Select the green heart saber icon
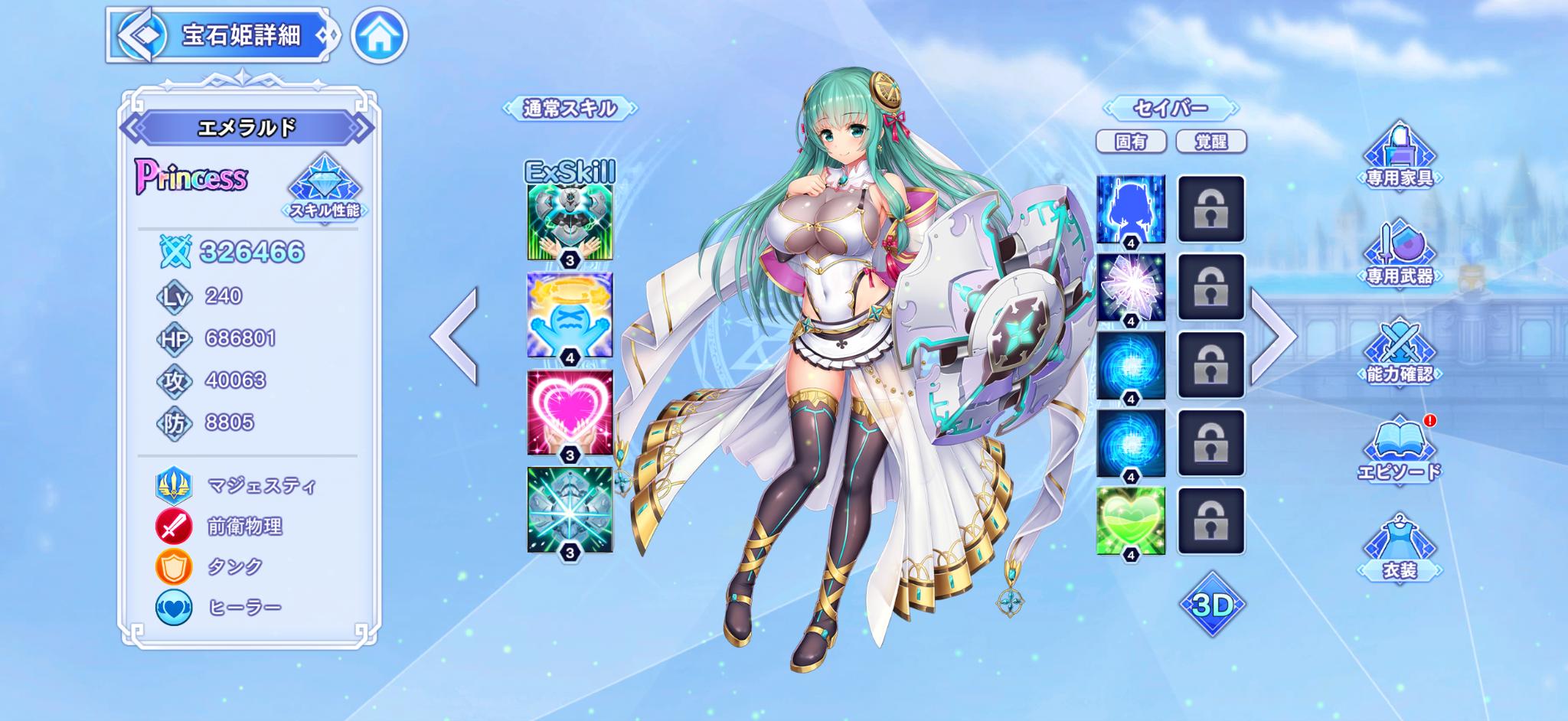Image resolution: width=1568 pixels, height=721 pixels. [1131, 520]
